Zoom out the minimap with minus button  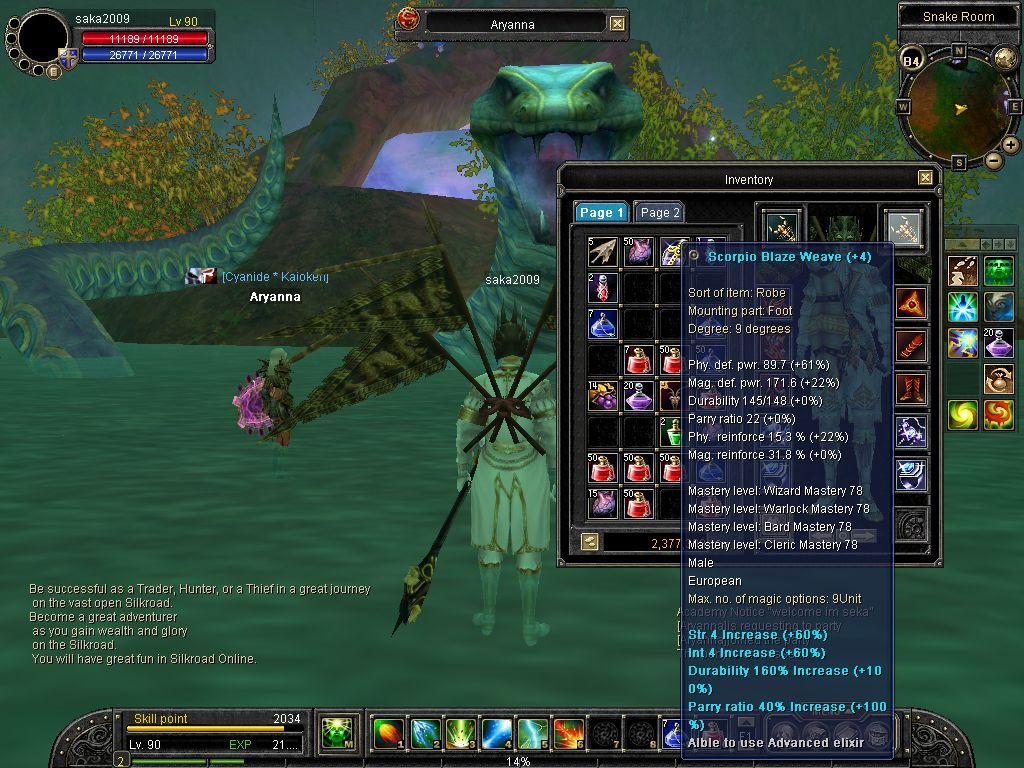[993, 160]
